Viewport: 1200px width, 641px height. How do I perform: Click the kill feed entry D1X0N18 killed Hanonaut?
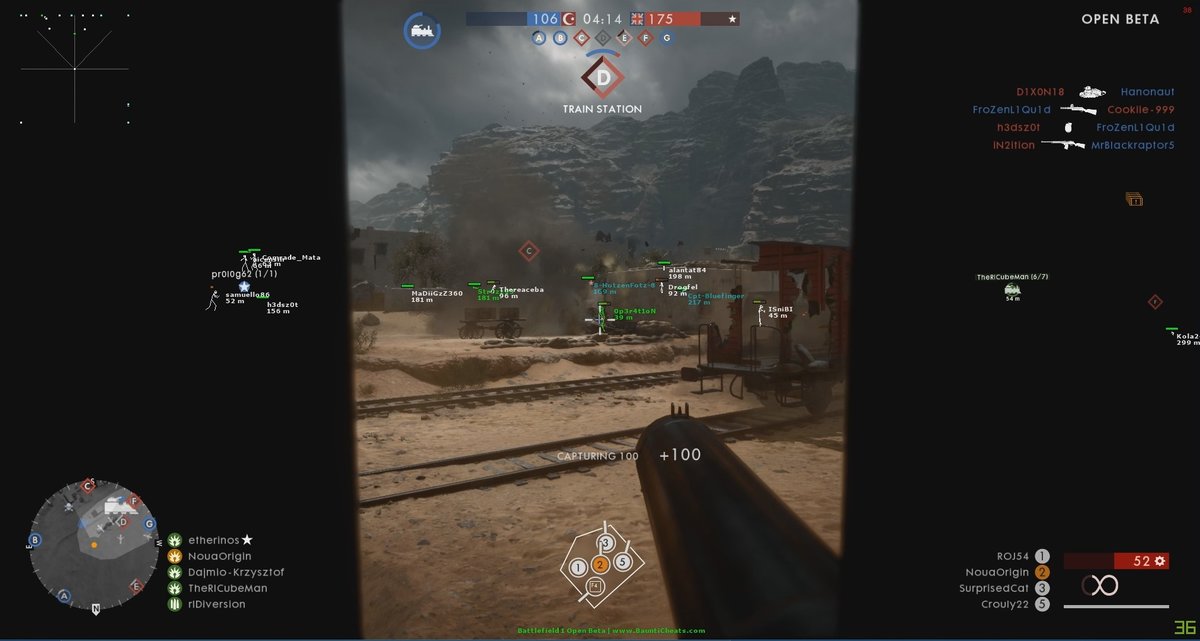click(x=1094, y=91)
